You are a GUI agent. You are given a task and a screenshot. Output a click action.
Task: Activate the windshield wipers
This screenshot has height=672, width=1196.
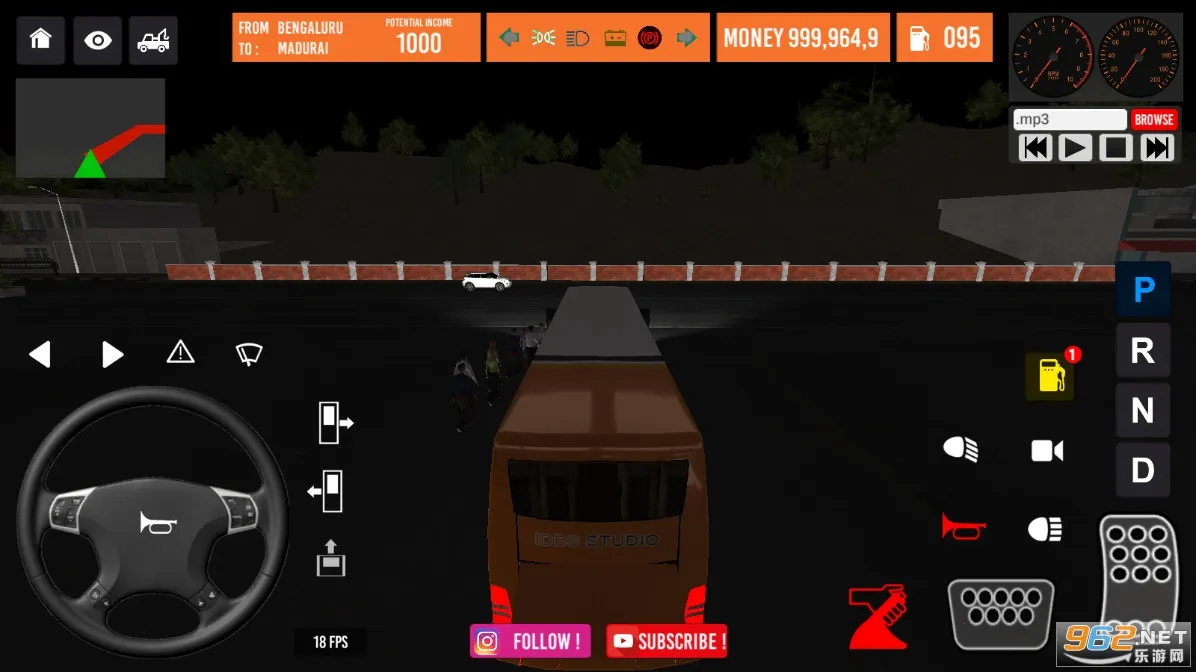[x=248, y=353]
